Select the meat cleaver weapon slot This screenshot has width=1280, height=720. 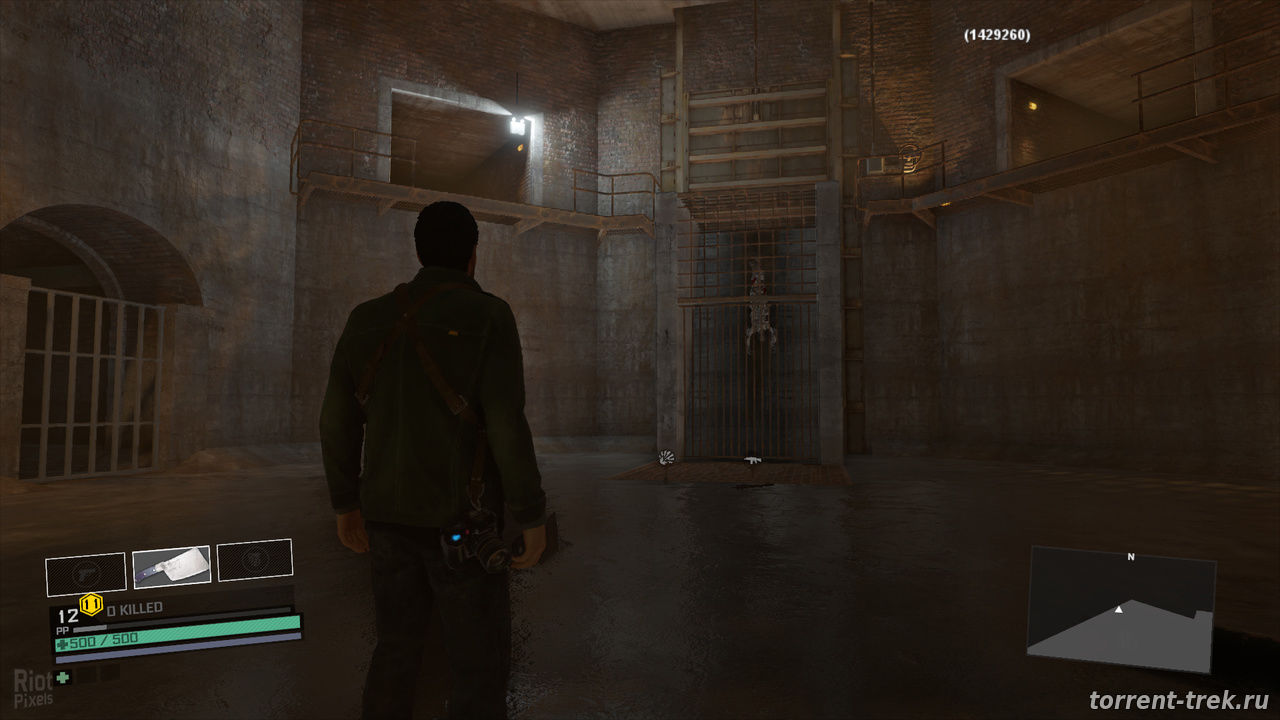click(x=171, y=567)
